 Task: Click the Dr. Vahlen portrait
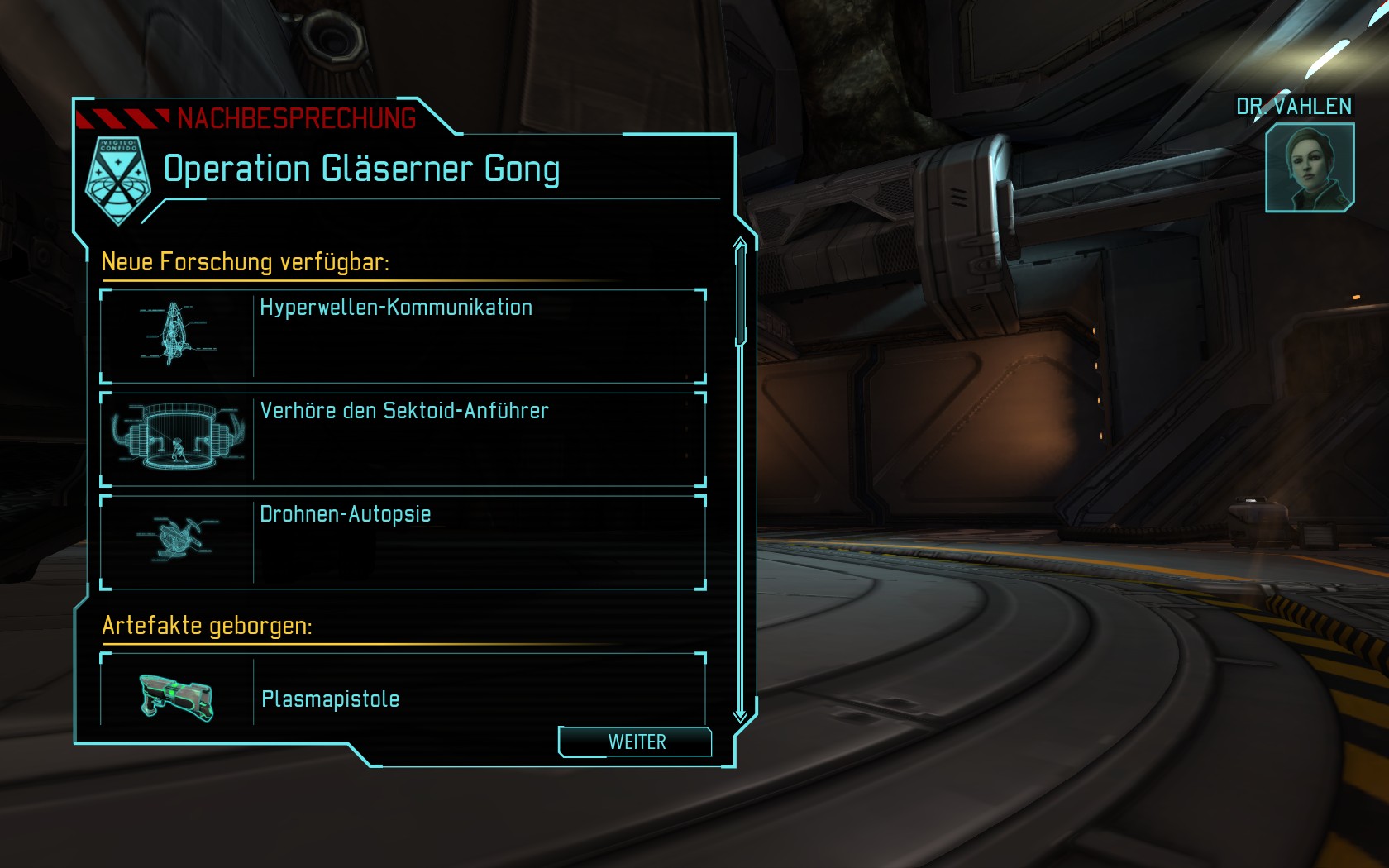click(x=1310, y=168)
